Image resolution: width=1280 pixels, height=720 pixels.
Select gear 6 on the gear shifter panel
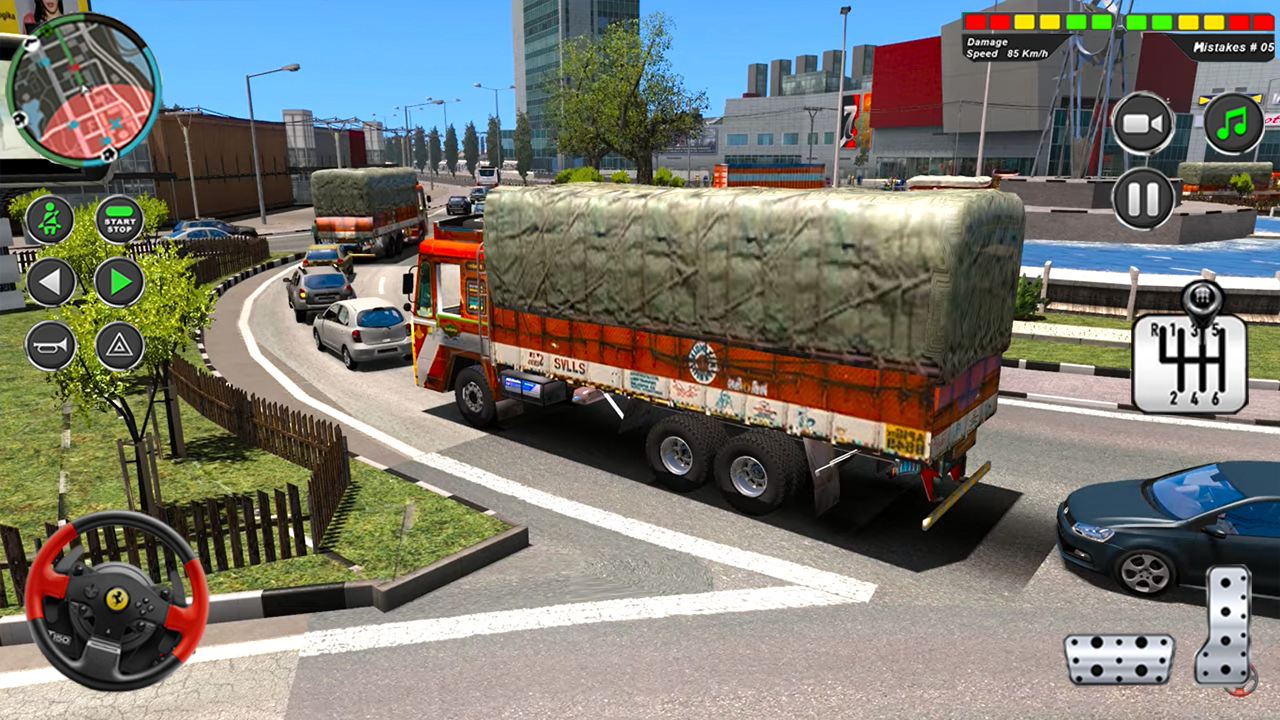point(1217,397)
